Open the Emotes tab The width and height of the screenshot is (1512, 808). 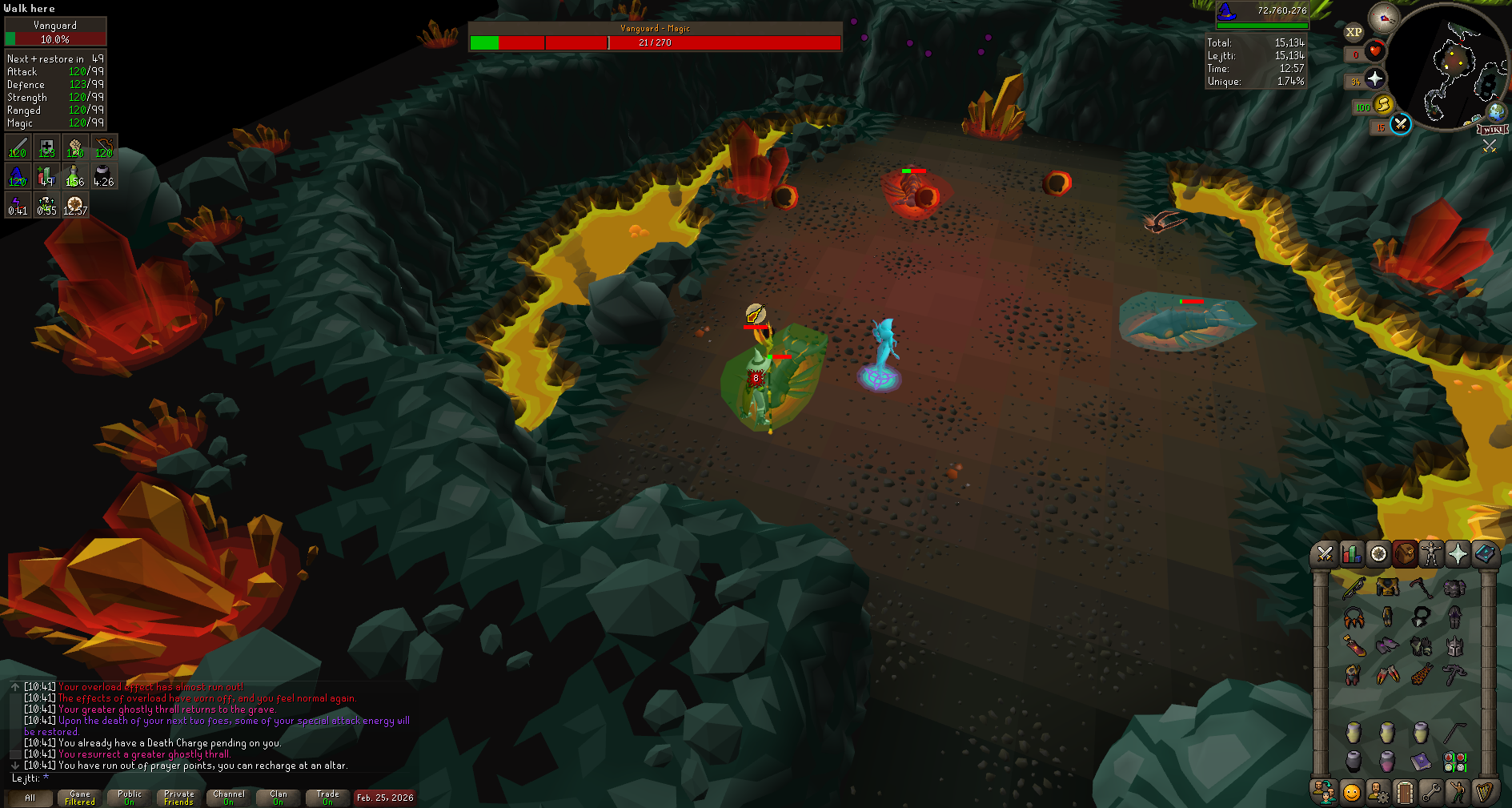tap(1458, 793)
